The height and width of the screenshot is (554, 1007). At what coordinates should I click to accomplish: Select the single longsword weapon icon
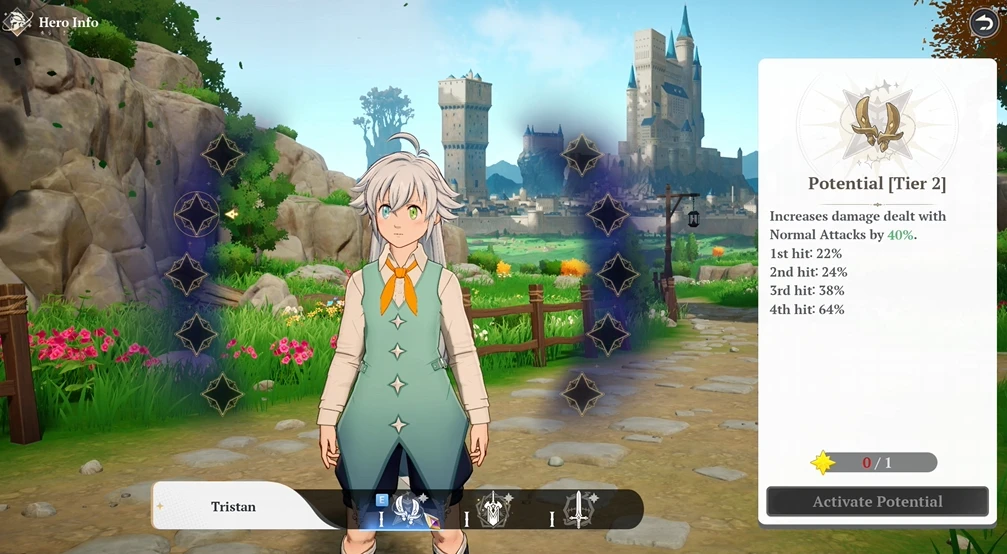(x=578, y=510)
